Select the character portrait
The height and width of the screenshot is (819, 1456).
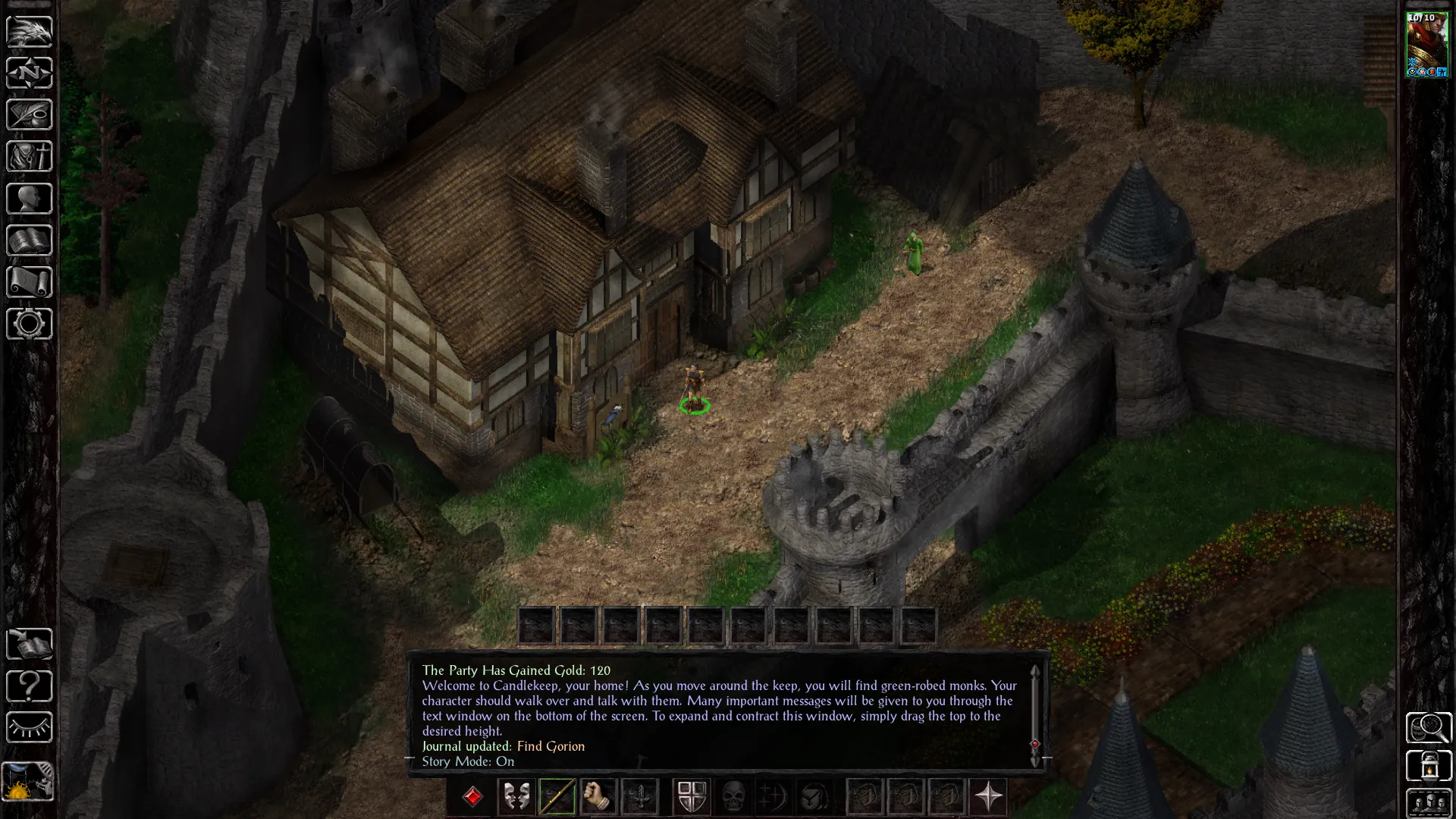point(1427,45)
